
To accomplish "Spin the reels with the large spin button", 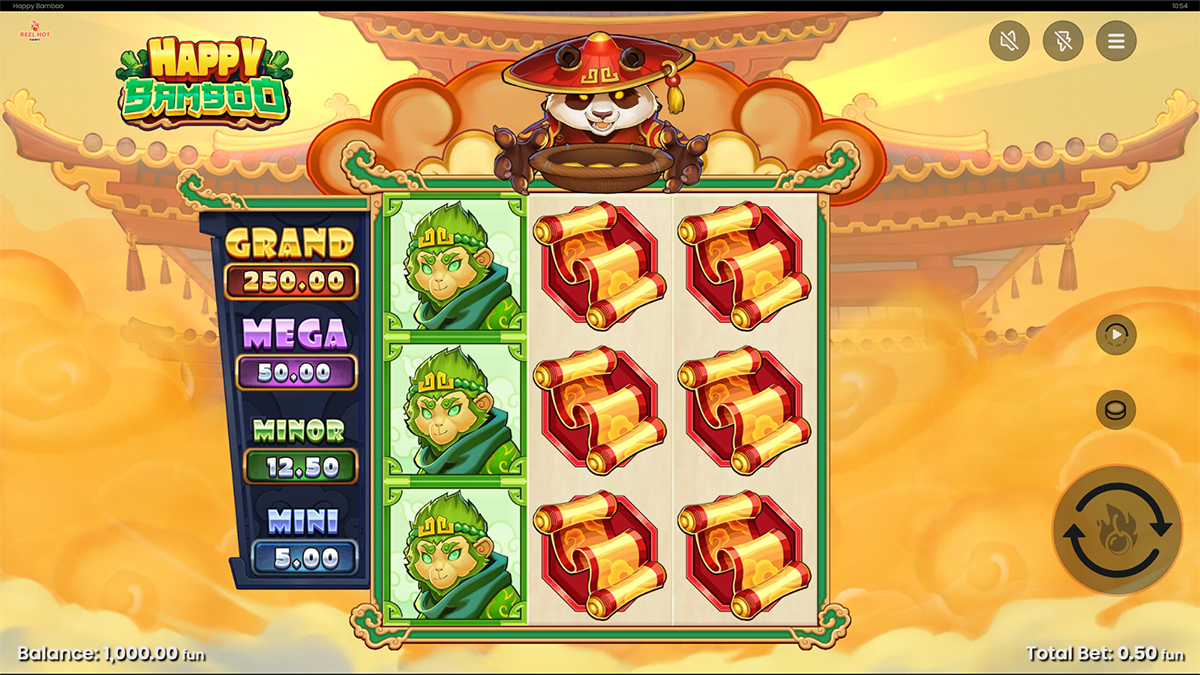I will 1116,531.
